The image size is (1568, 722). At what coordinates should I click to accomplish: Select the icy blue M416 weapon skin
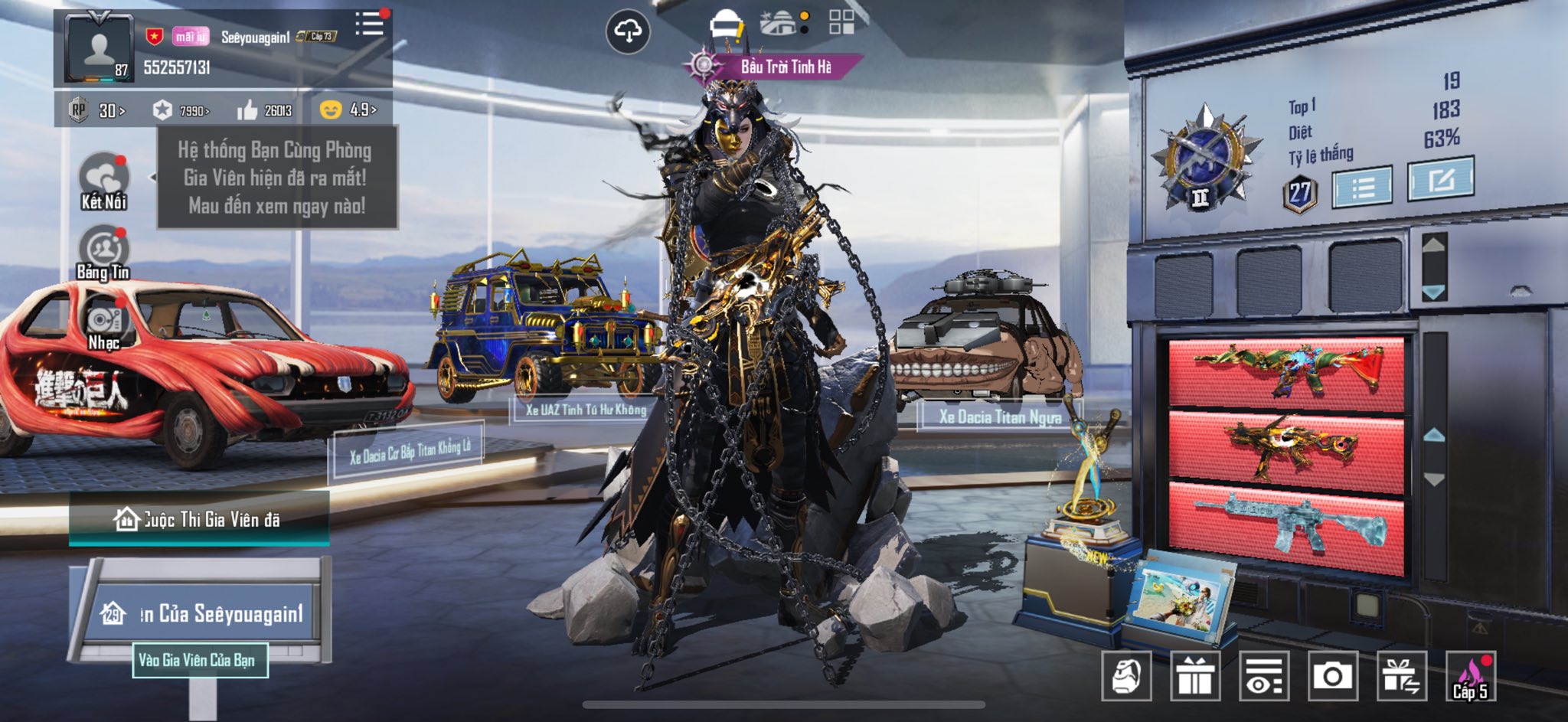(x=1289, y=525)
